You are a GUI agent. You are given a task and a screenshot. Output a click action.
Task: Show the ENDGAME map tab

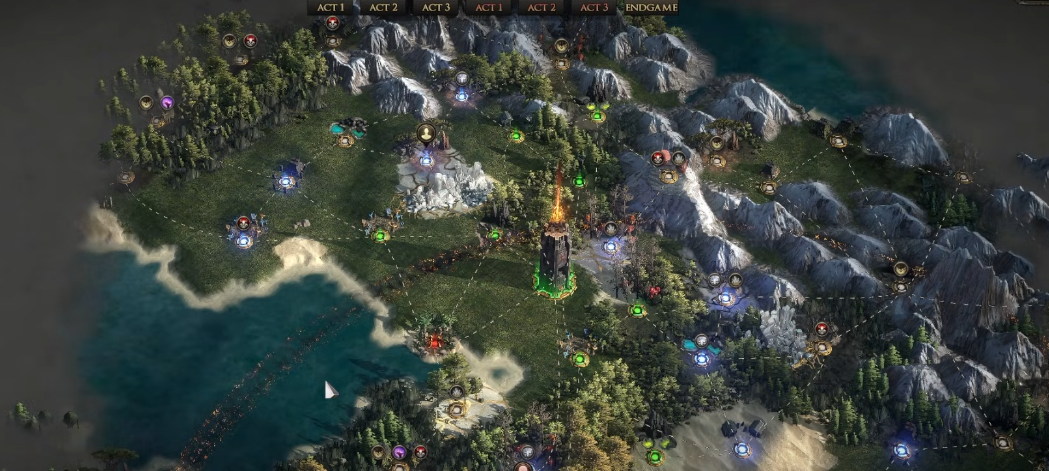point(651,7)
